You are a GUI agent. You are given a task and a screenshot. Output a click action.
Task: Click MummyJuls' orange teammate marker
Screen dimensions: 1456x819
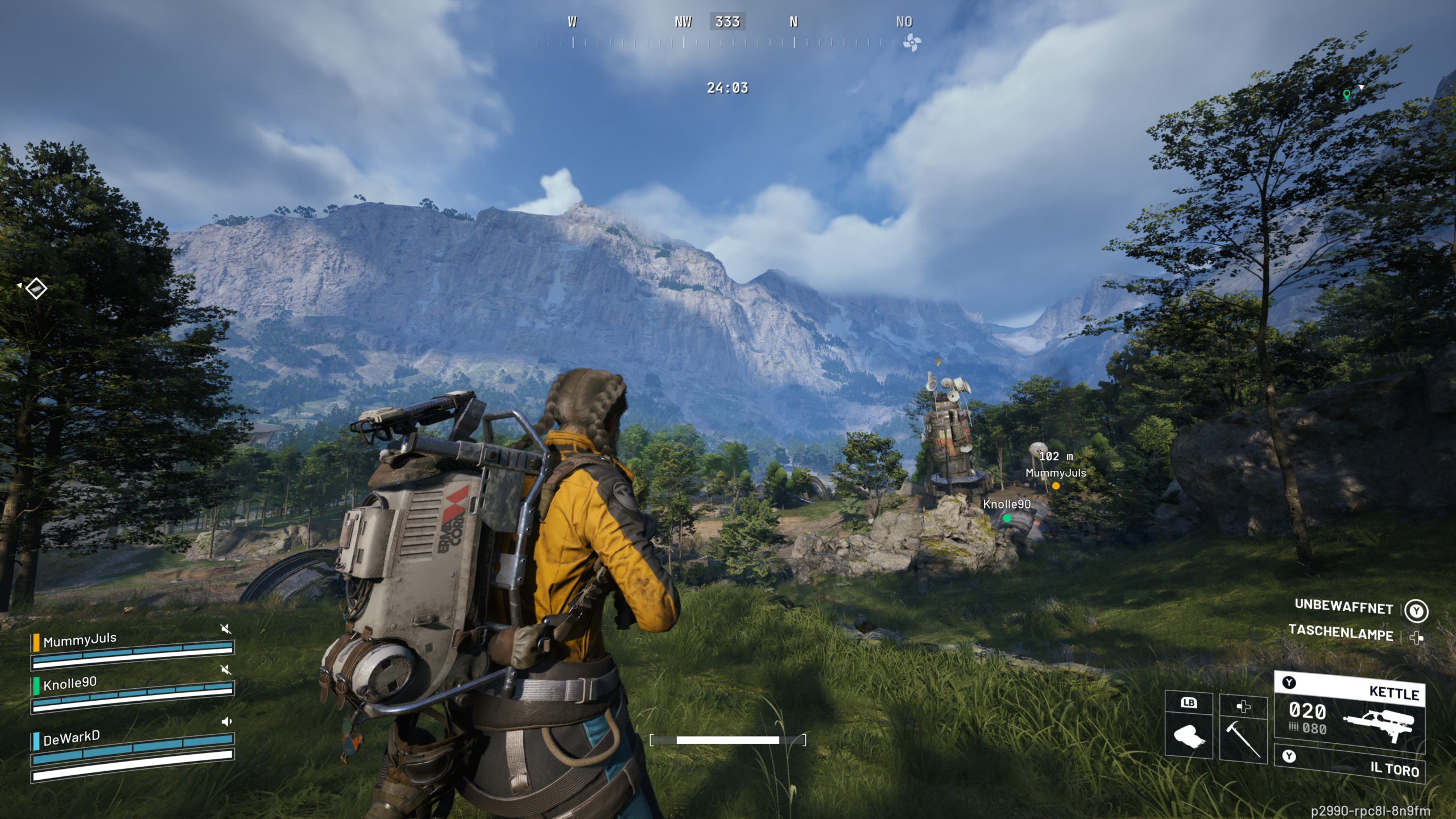coord(1056,486)
